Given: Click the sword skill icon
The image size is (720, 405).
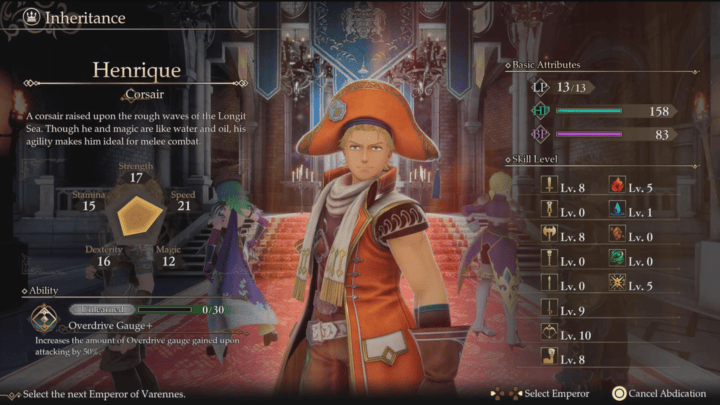Looking at the screenshot, I should coord(549,186).
